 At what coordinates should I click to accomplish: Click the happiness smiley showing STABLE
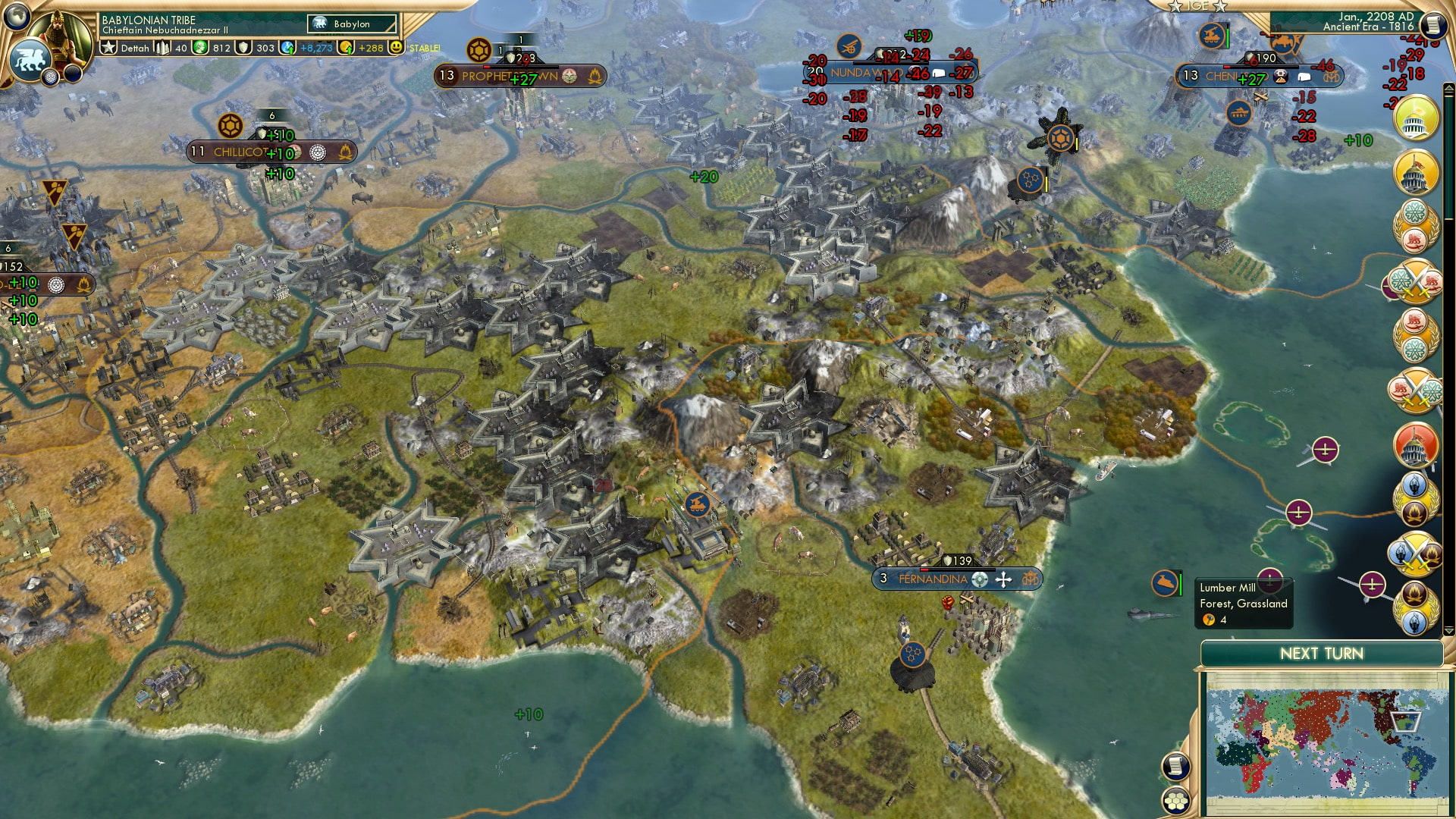click(397, 47)
